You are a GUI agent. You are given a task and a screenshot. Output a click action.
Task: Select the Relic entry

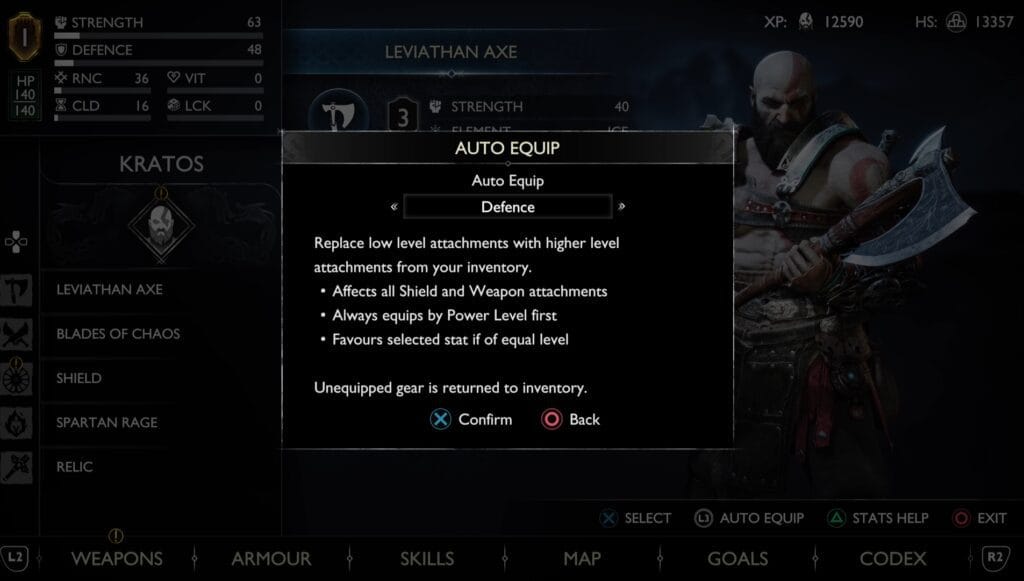(75, 466)
